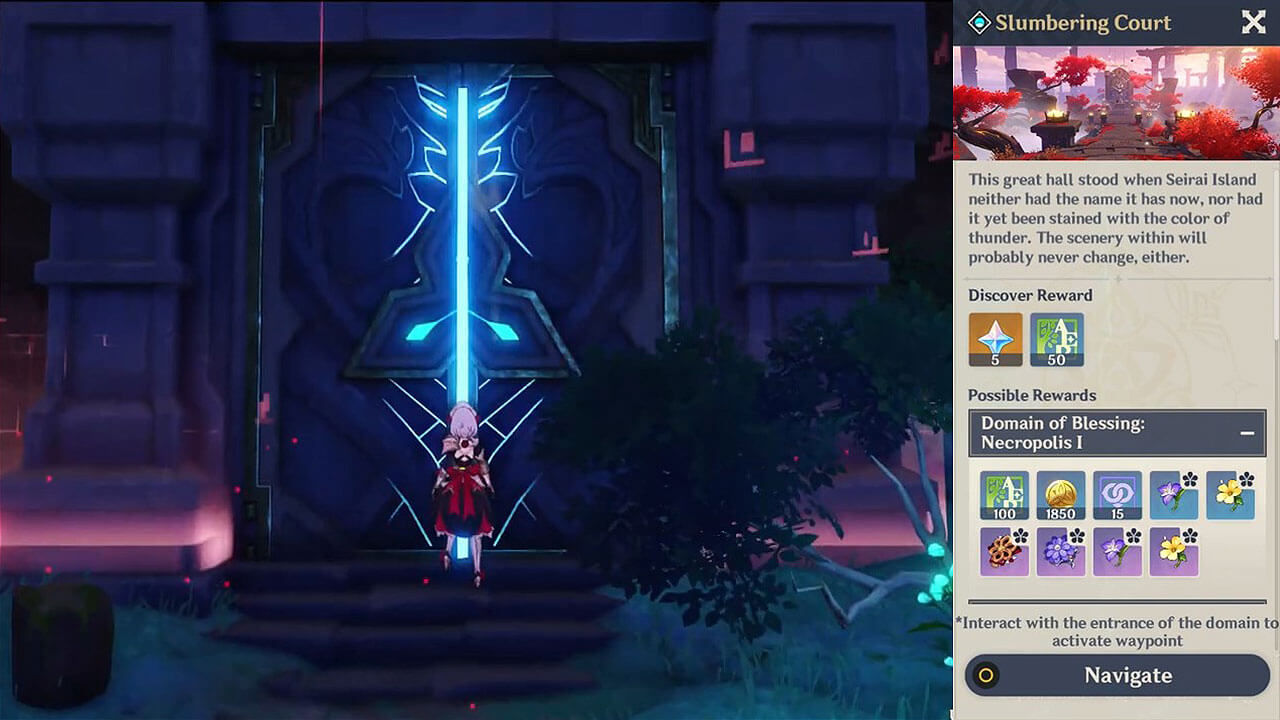Select the Primogem discover reward icon
This screenshot has height=720, width=1280.
coord(996,340)
